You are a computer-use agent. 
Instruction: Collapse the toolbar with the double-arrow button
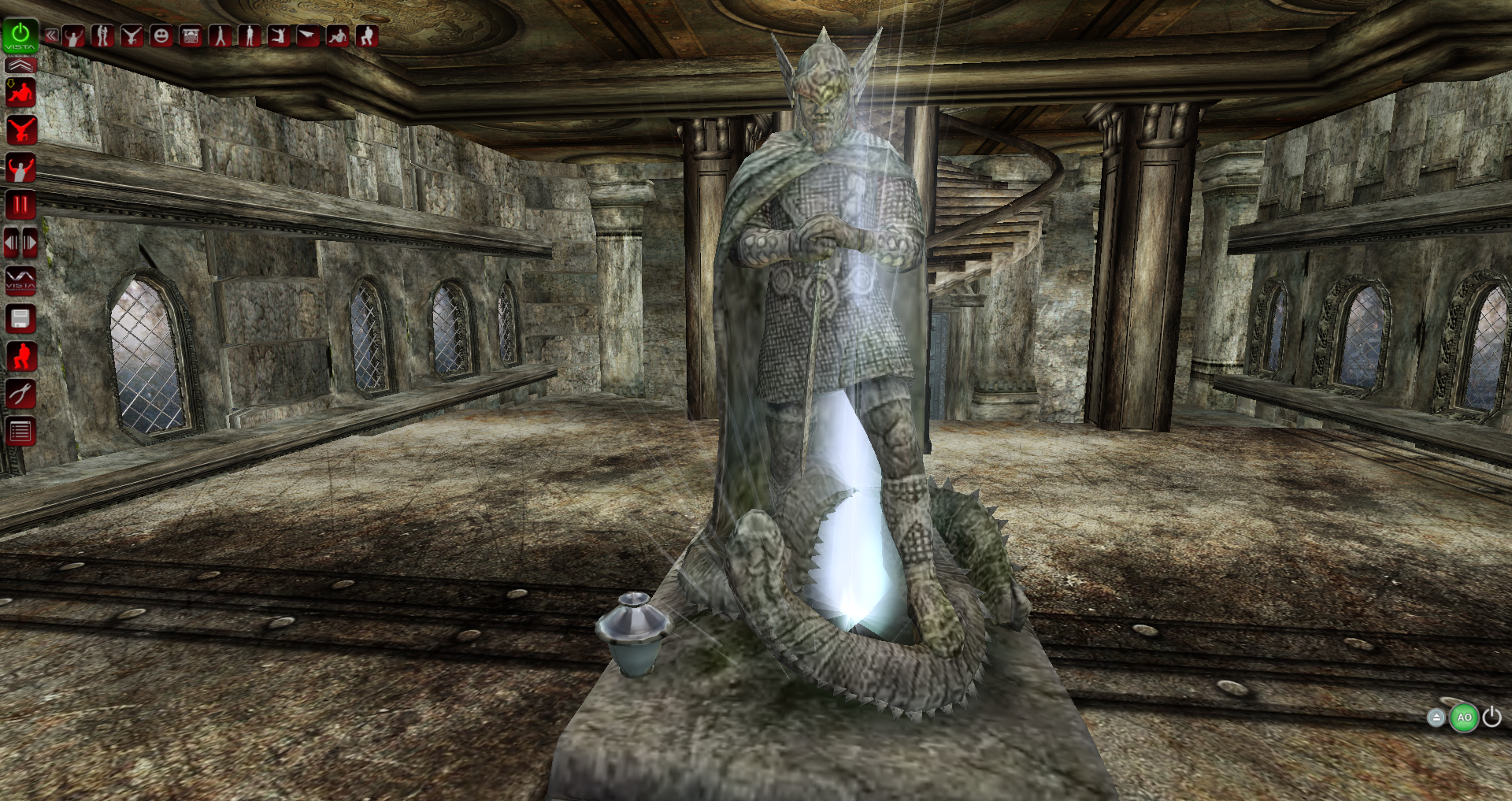coord(51,35)
